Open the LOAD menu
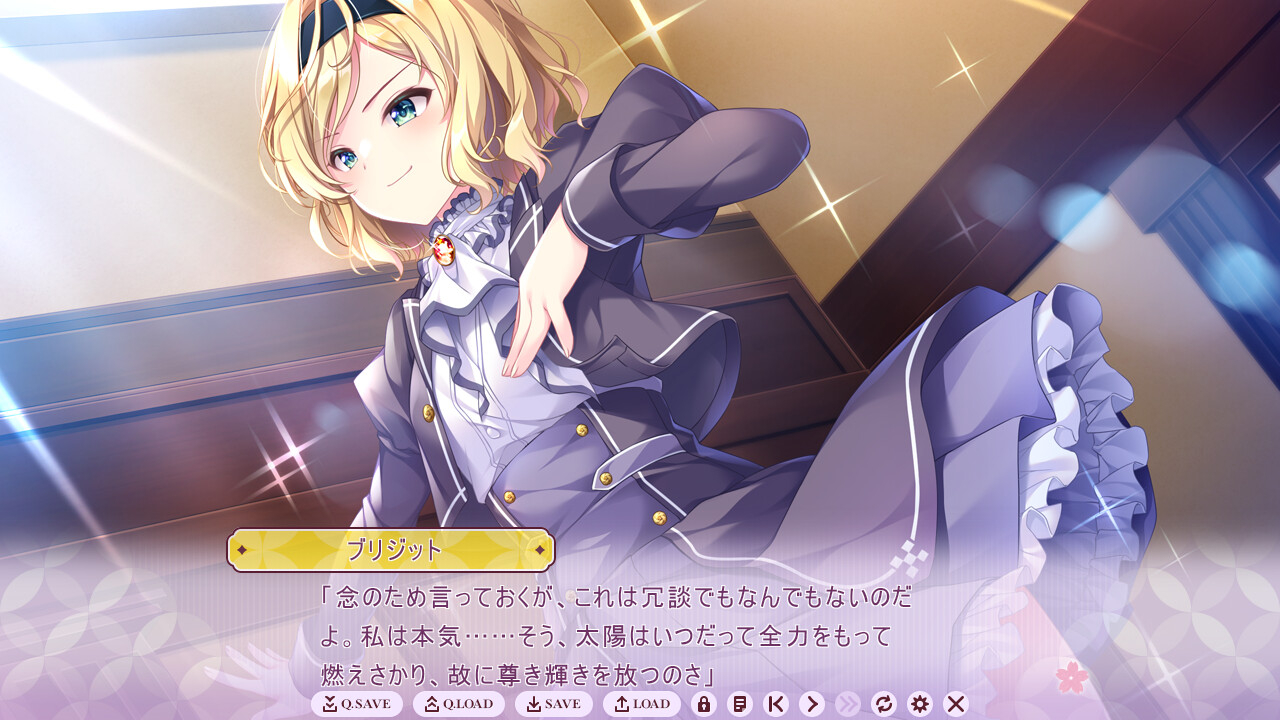Image resolution: width=1280 pixels, height=720 pixels. point(644,704)
